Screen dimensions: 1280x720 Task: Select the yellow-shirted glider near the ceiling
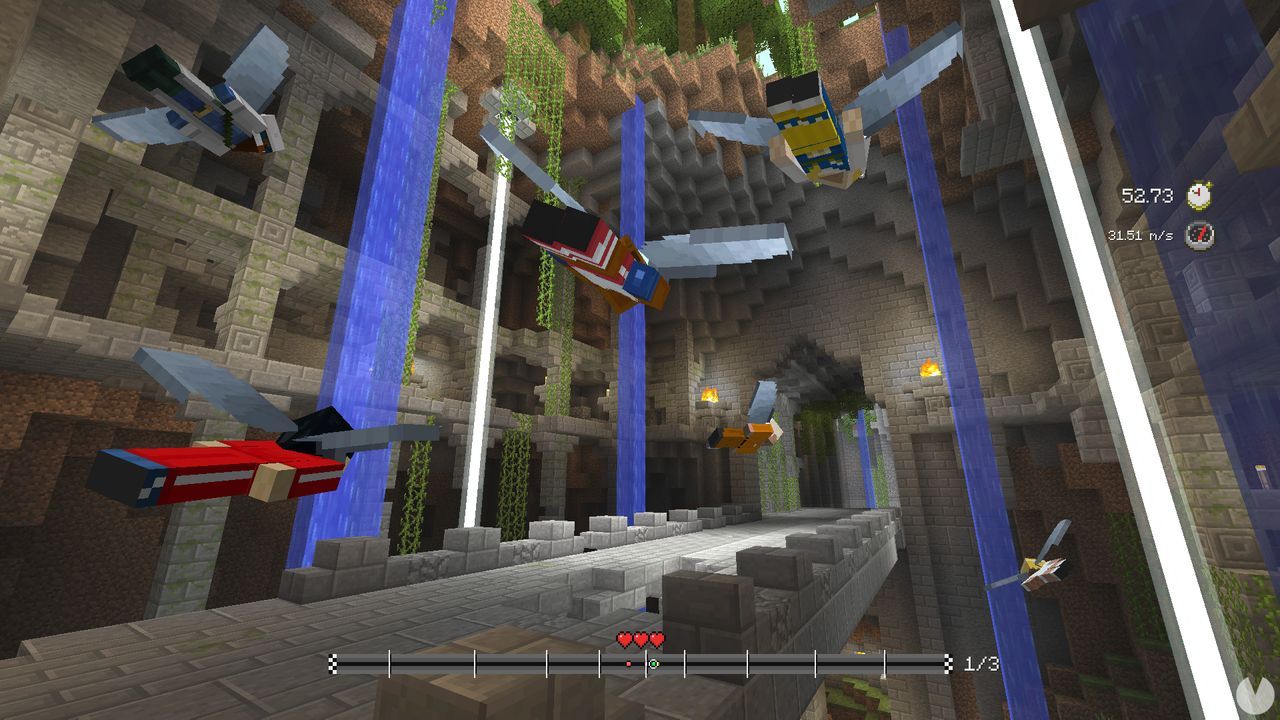tap(810, 130)
